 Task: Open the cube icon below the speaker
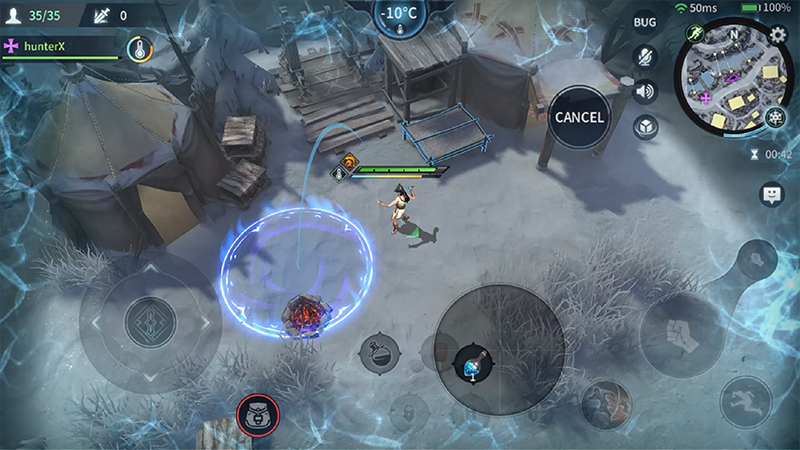click(645, 126)
